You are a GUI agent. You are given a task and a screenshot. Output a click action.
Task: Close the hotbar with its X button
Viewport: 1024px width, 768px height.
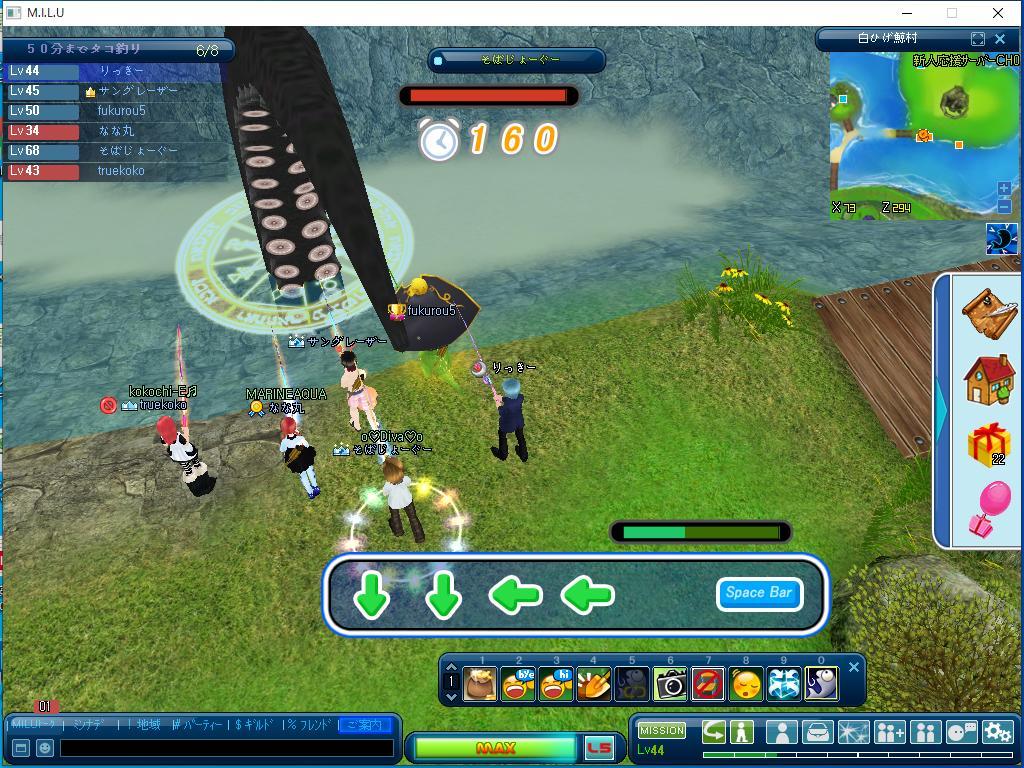(x=854, y=667)
